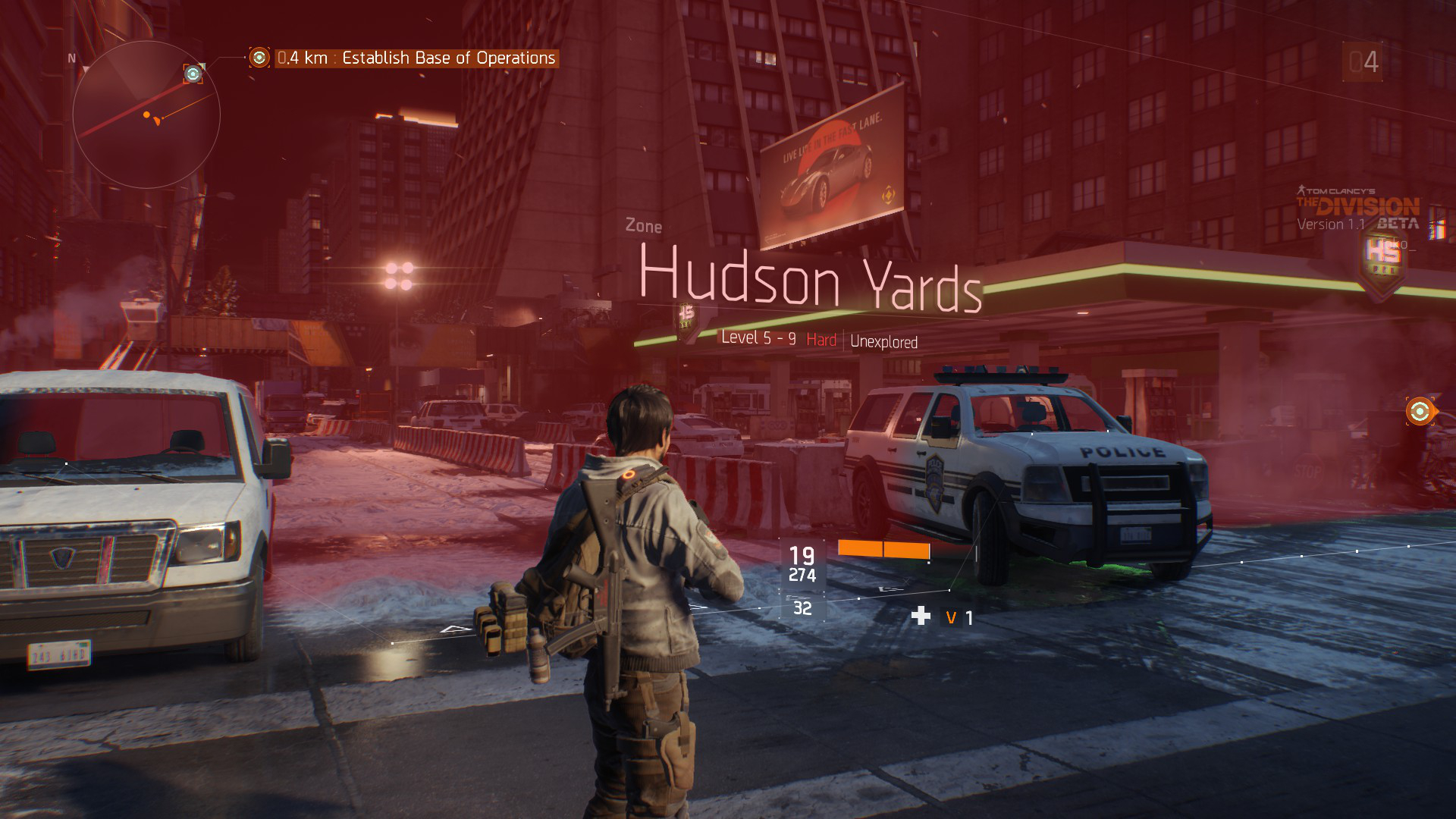Viewport: 1456px width, 819px height.
Task: Click the yellow diamond marker on the billboard
Action: [888, 196]
